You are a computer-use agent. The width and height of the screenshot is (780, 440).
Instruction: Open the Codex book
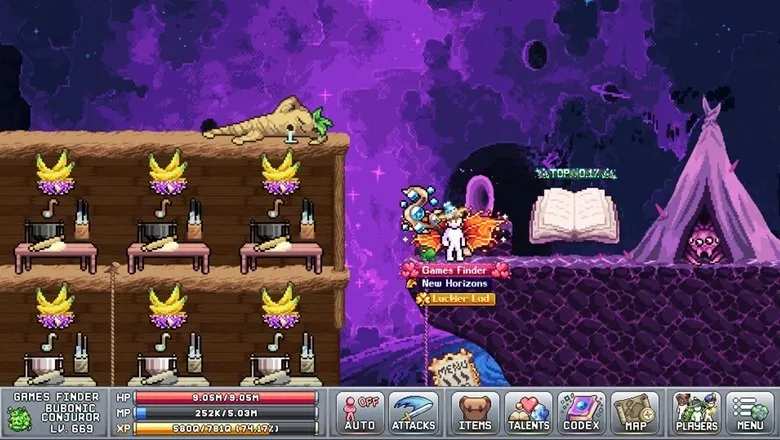tap(581, 412)
